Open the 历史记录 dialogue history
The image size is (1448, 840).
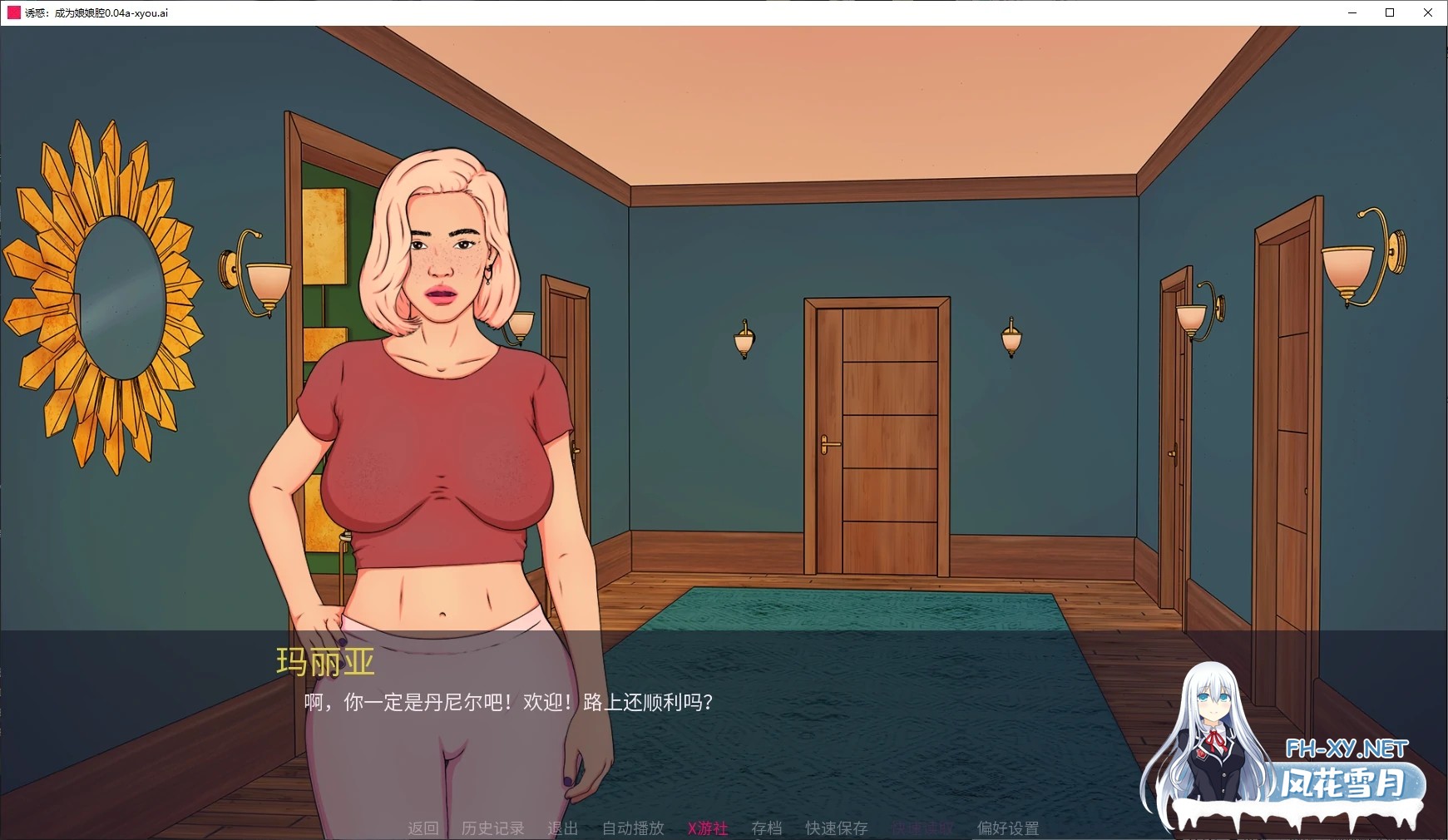(492, 828)
